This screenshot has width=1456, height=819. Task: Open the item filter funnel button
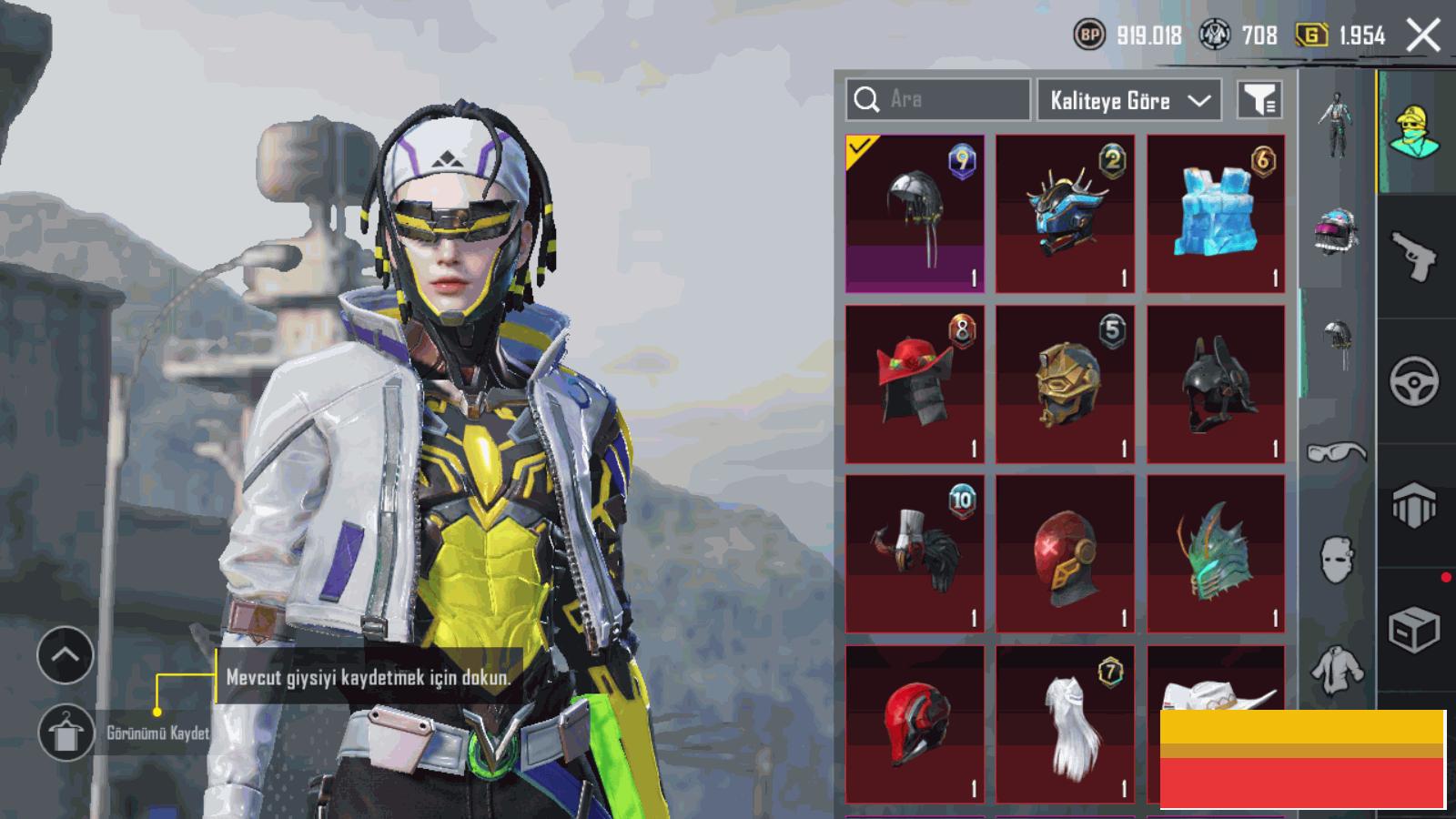point(1259,100)
